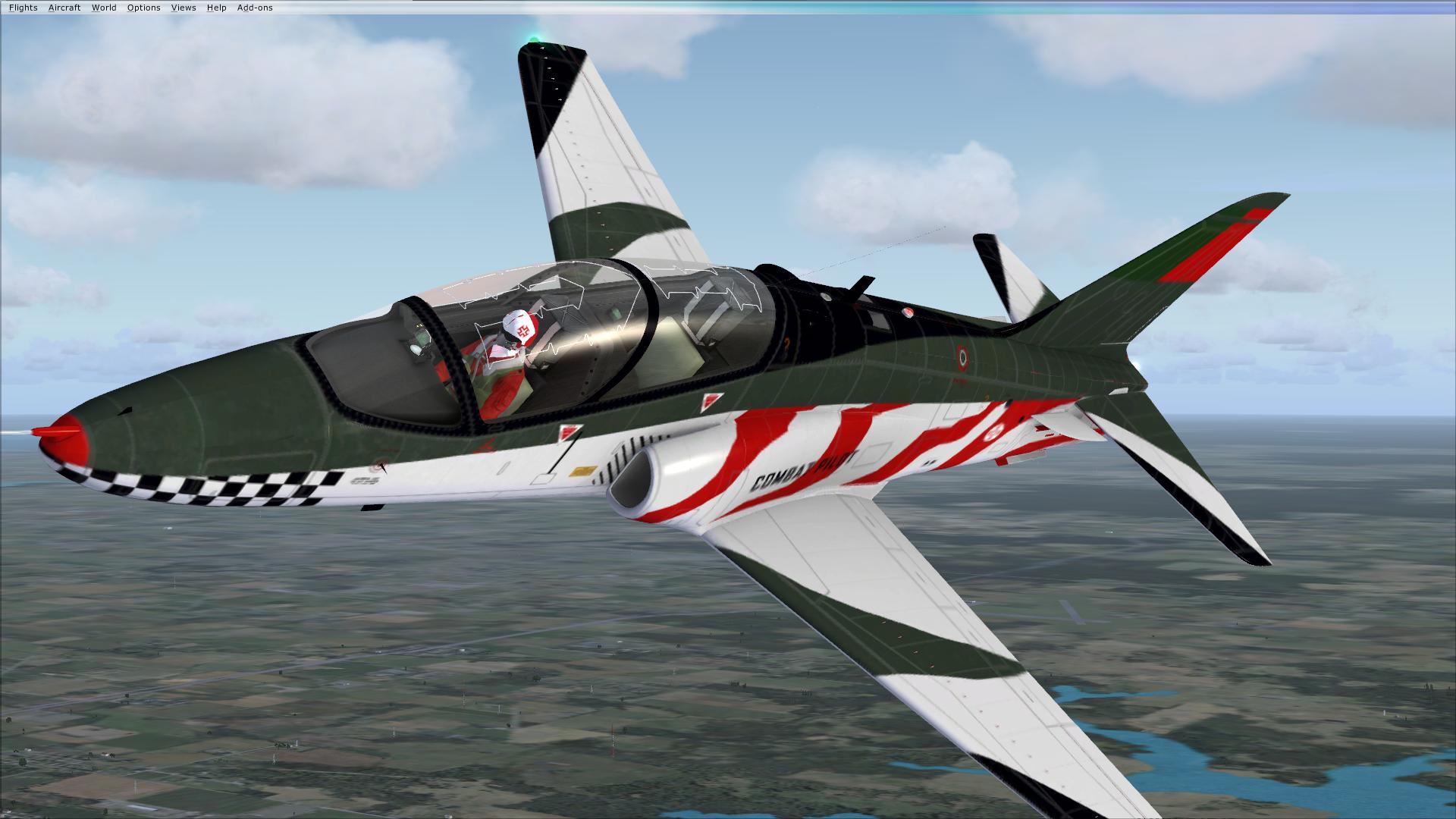Click the World menu
The height and width of the screenshot is (819, 1456).
coord(104,8)
